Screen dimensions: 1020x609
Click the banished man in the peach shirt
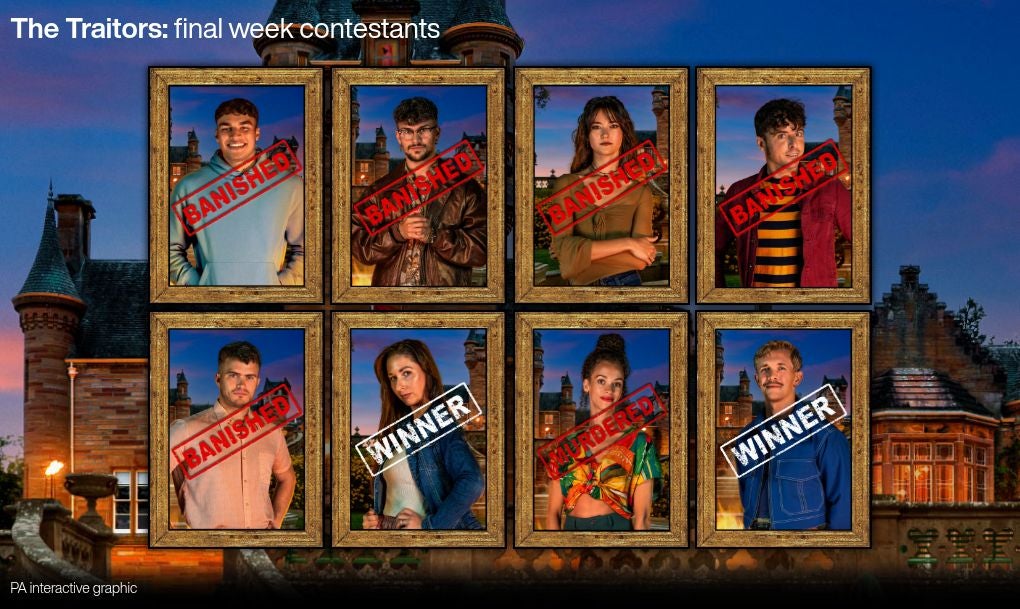coord(236,430)
